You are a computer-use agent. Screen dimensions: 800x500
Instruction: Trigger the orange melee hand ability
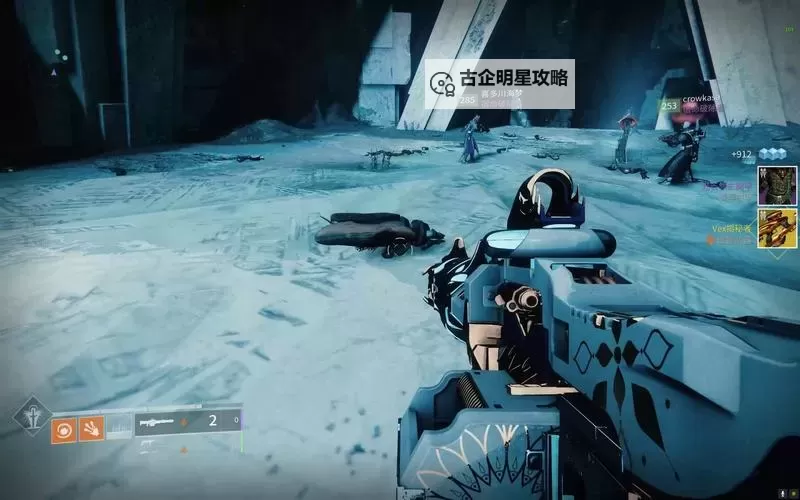point(91,427)
